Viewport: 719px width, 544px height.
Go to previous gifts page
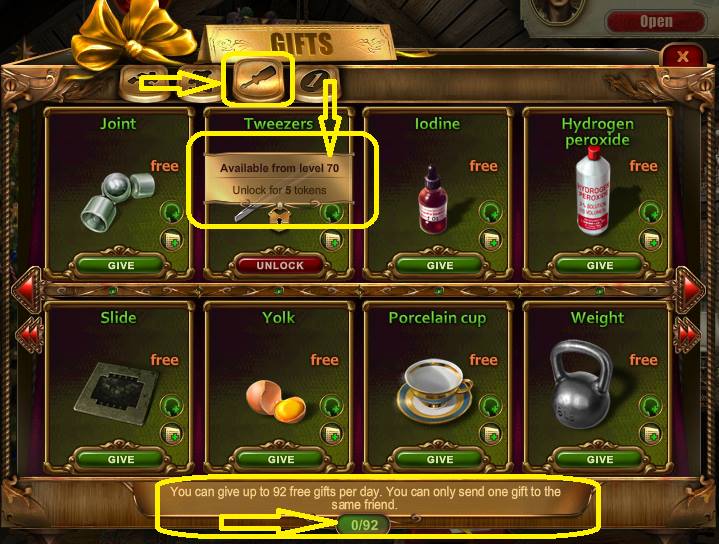pos(28,288)
